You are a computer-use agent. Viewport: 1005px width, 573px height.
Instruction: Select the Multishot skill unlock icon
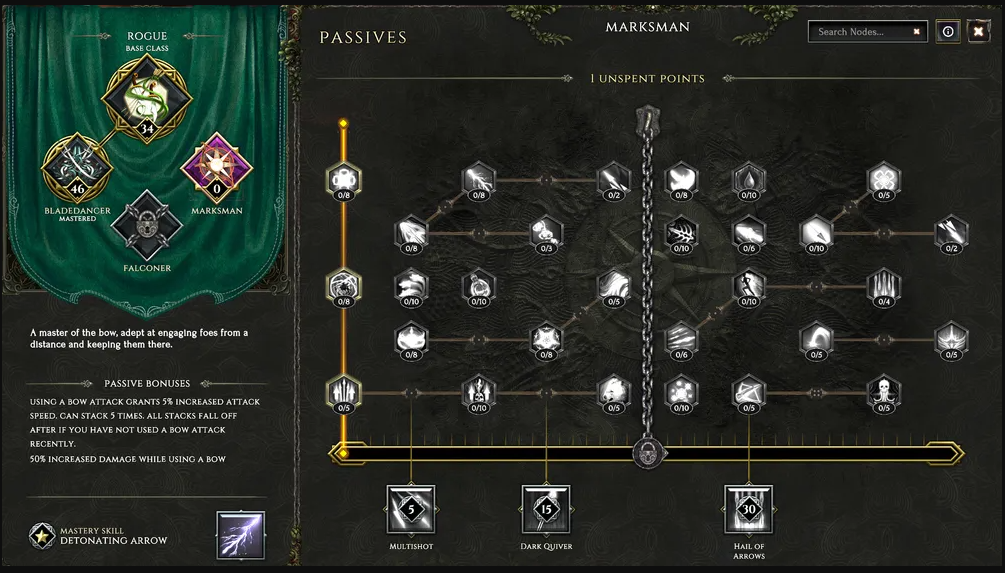click(411, 509)
